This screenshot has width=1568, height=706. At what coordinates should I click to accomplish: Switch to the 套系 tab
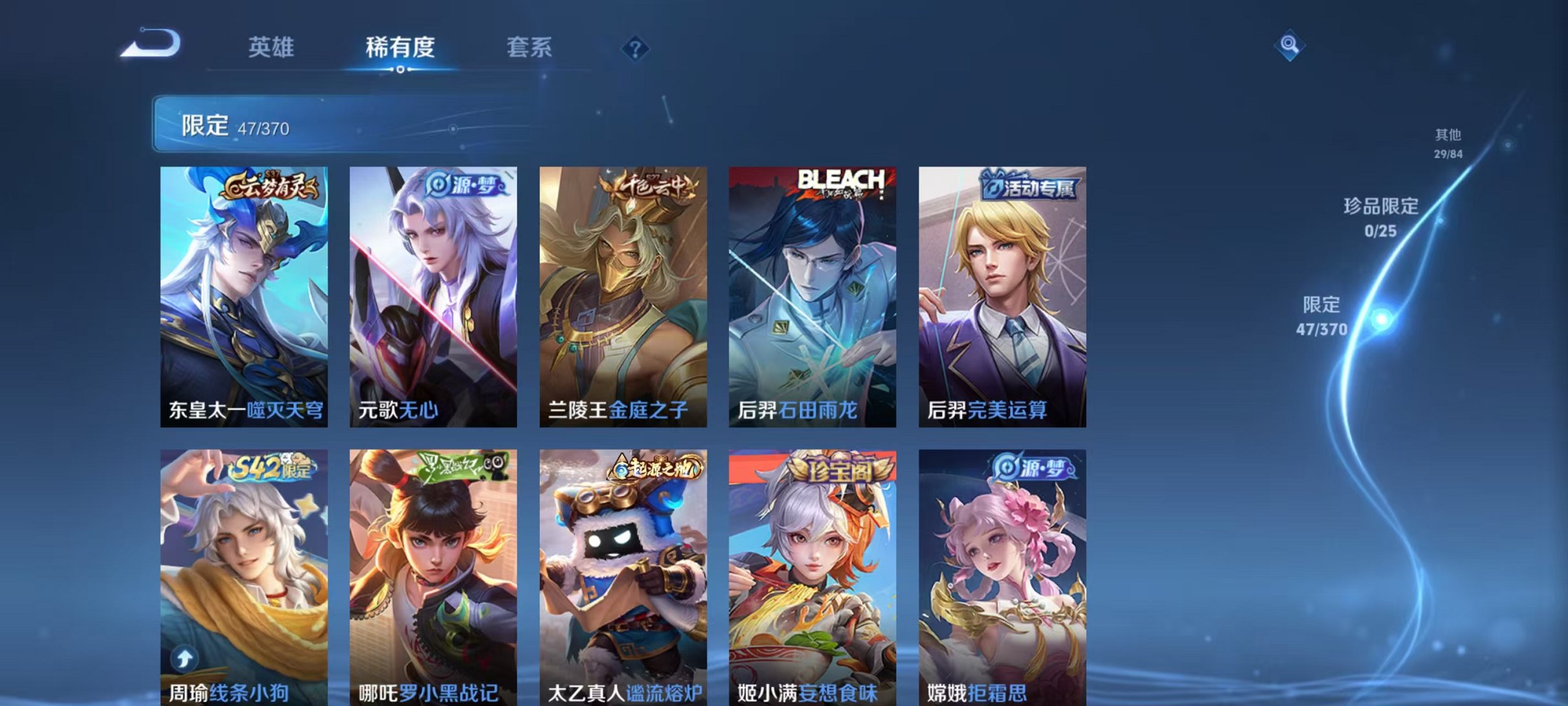(529, 48)
